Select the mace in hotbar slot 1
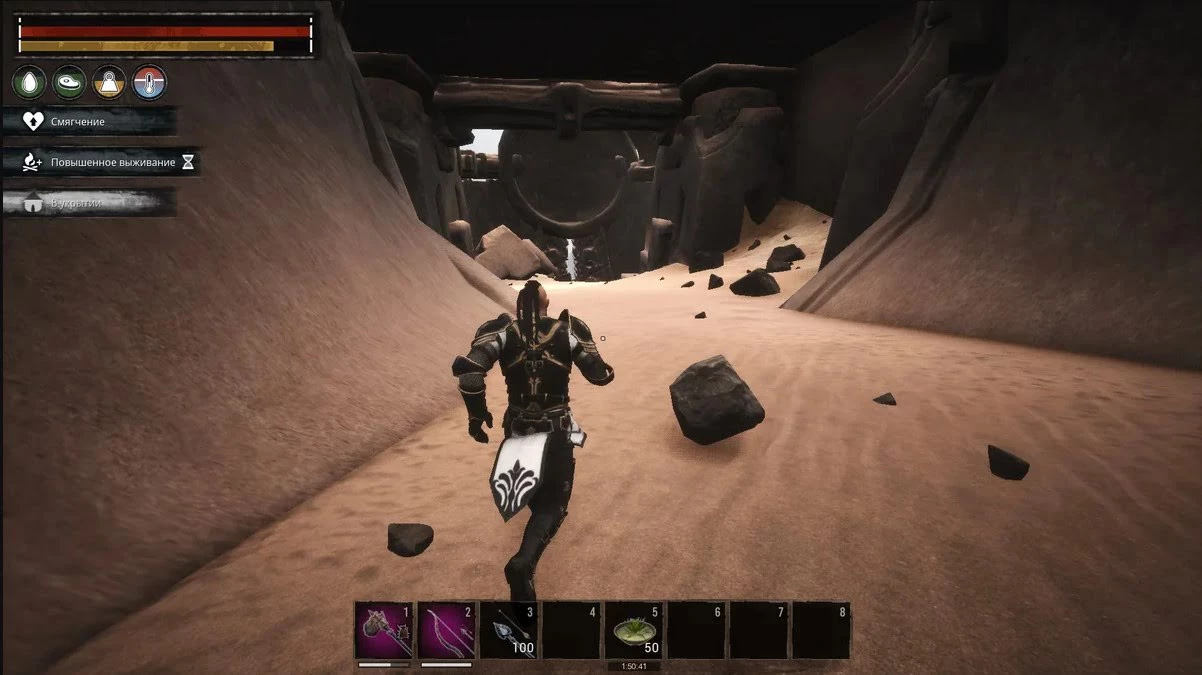 (384, 629)
